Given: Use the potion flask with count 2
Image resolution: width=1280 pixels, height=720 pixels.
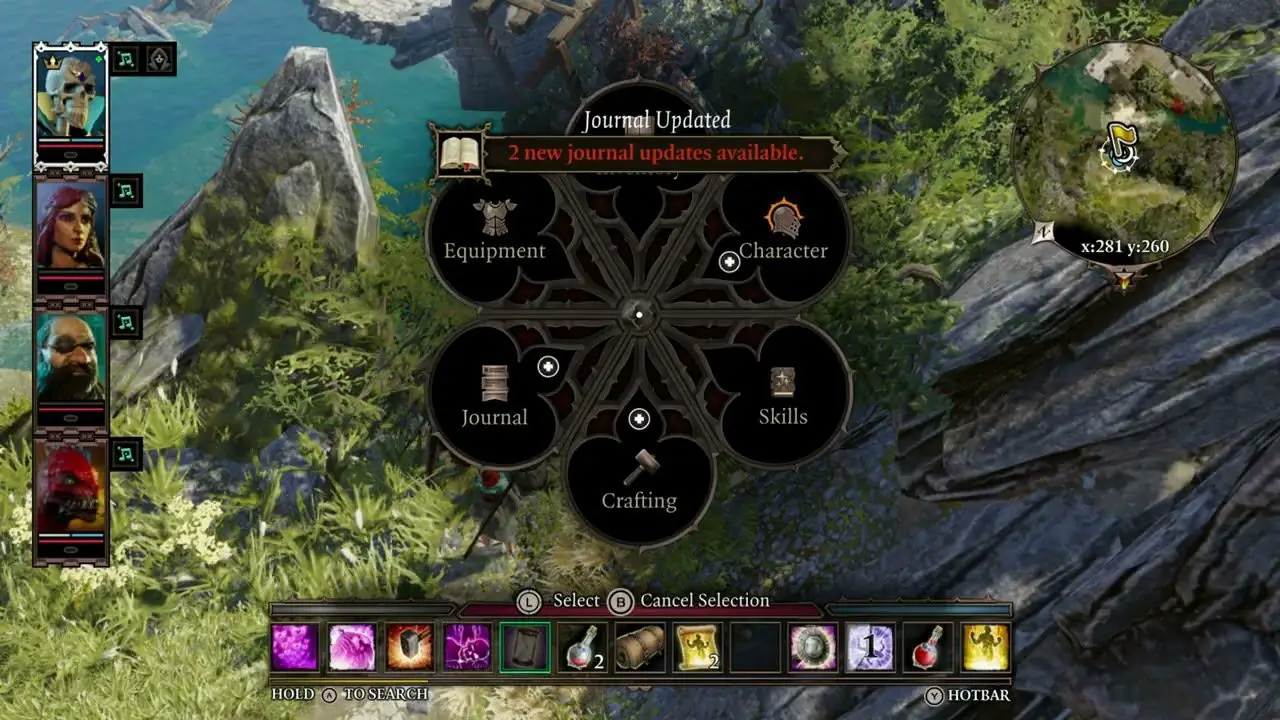Looking at the screenshot, I should [583, 647].
